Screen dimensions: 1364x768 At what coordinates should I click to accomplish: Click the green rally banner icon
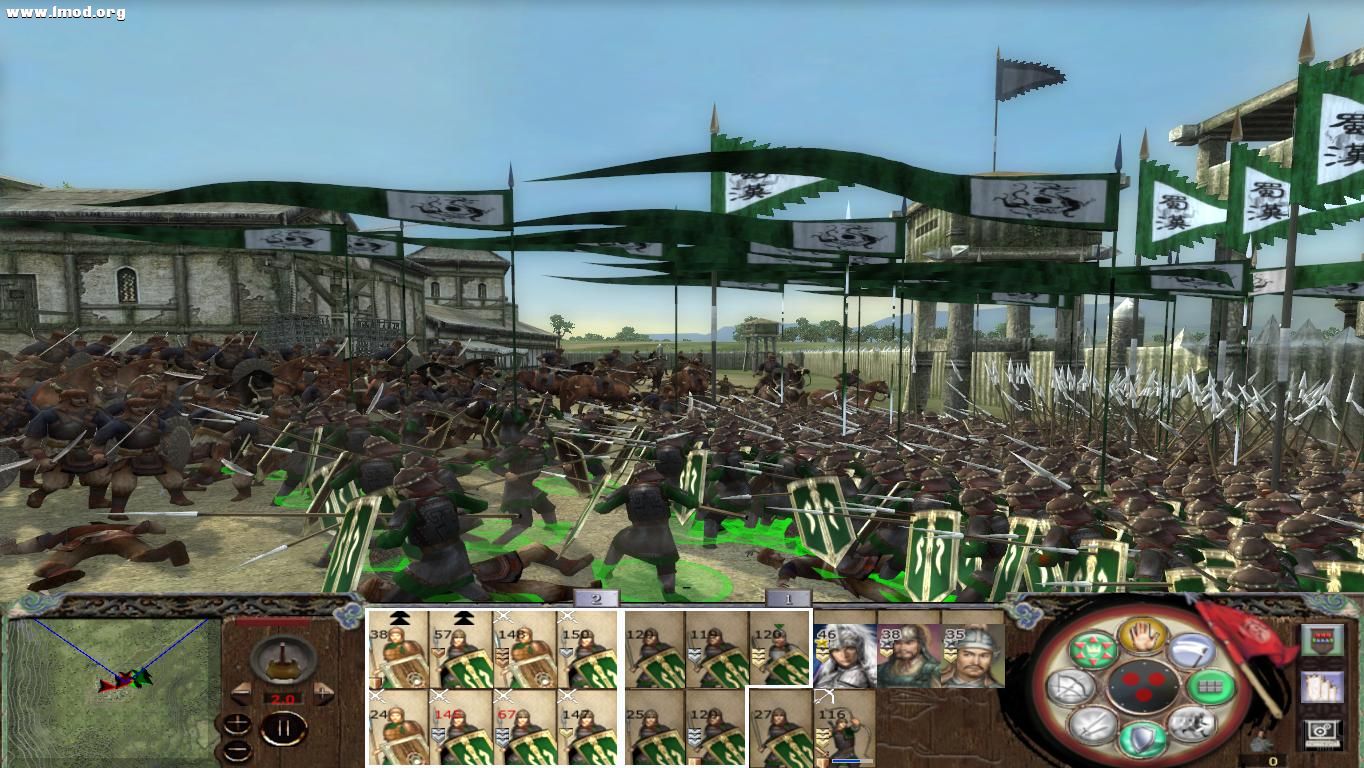point(1094,650)
